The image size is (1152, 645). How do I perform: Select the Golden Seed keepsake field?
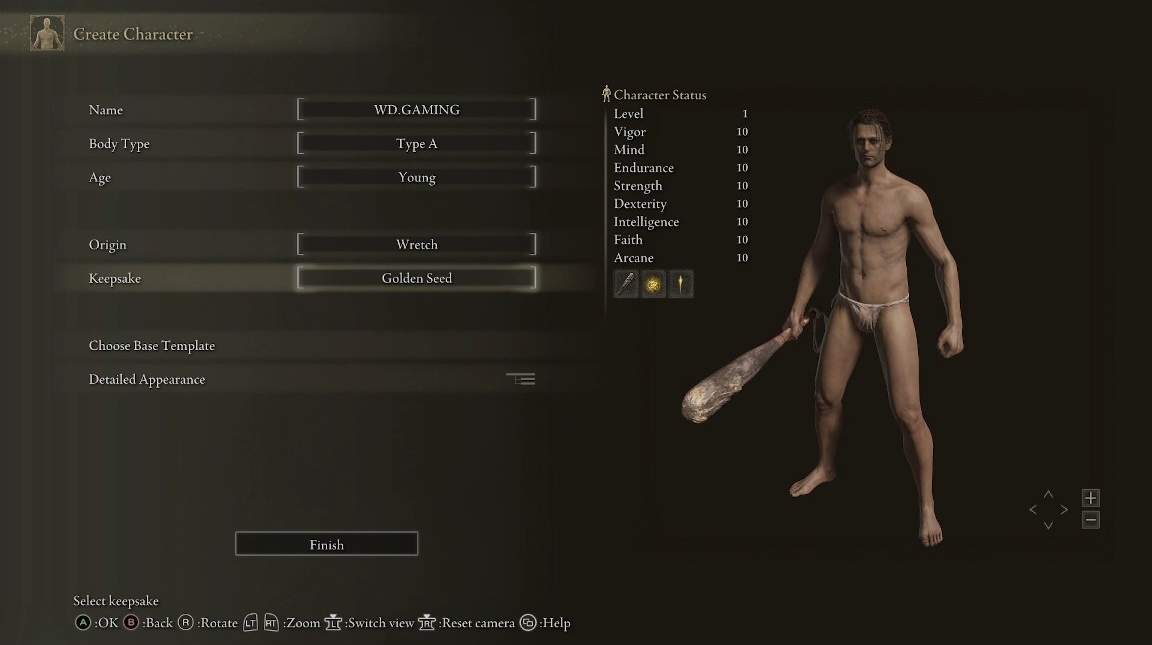click(x=416, y=279)
